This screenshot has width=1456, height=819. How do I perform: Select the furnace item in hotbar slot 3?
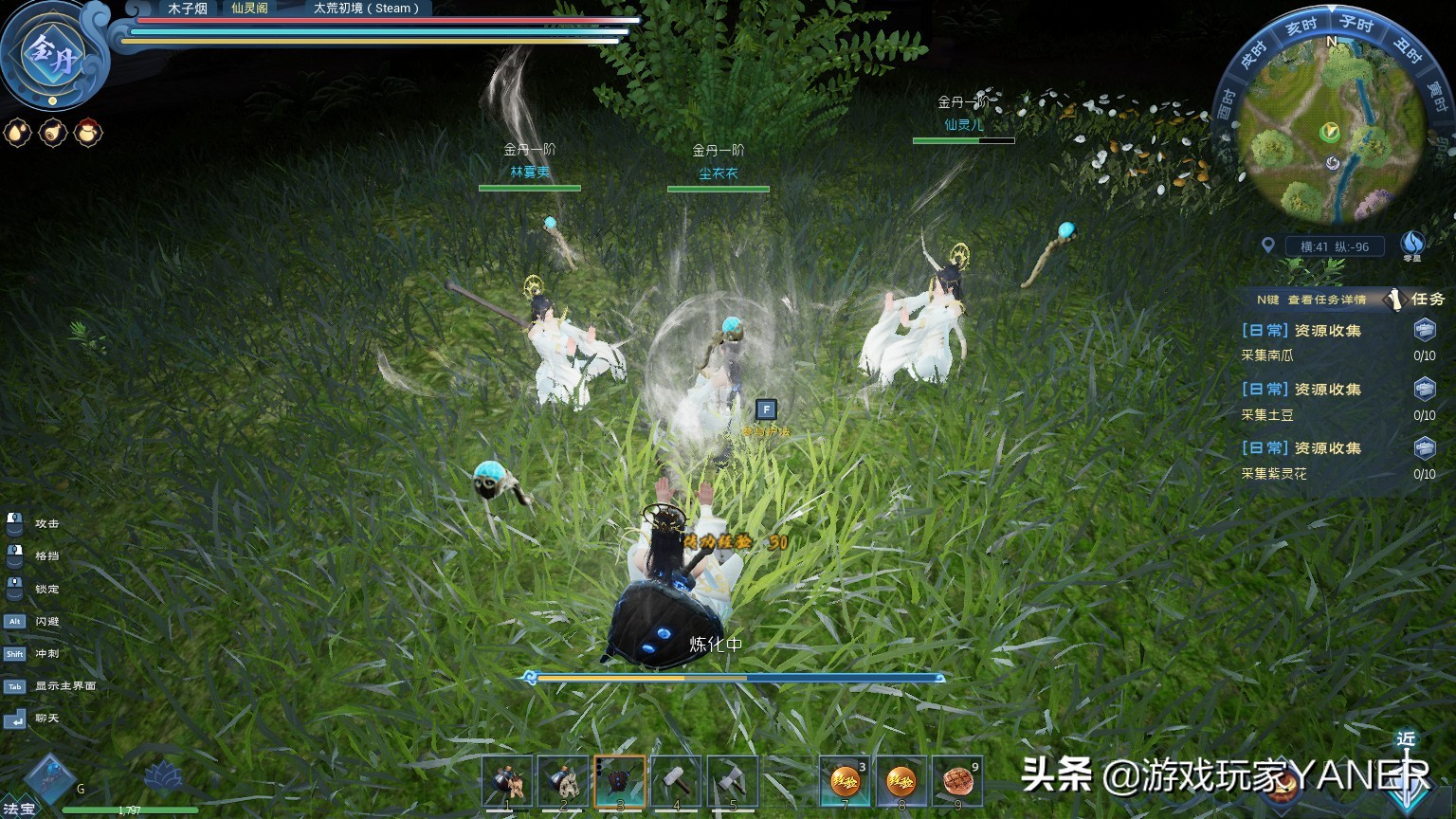click(x=620, y=779)
